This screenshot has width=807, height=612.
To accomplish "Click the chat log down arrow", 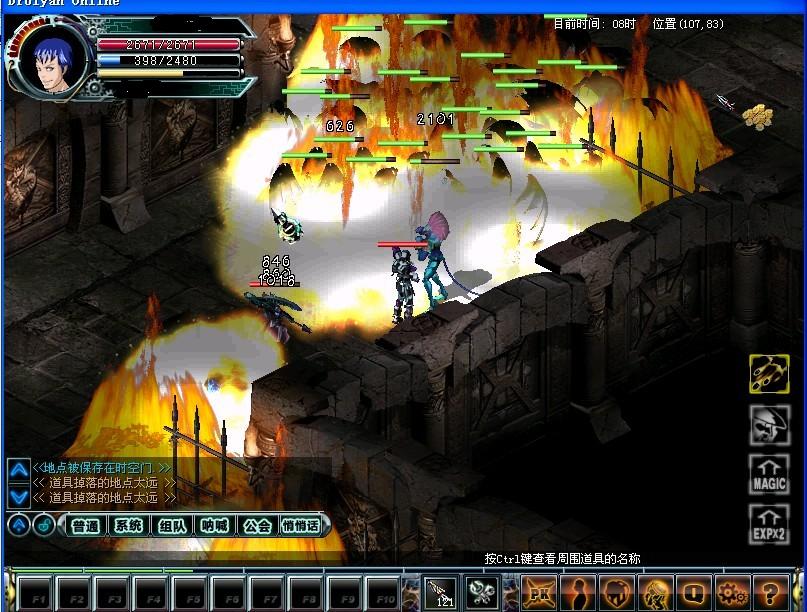I will pos(18,495).
